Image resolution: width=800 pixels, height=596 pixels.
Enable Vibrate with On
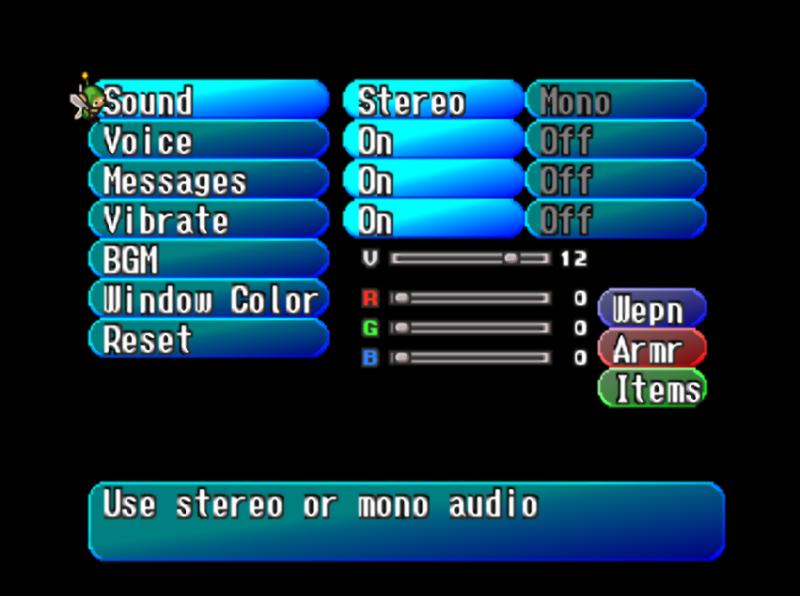point(433,220)
